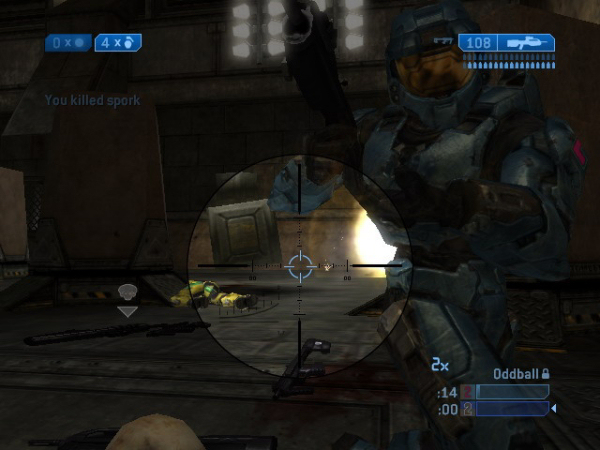Click the voice chat speaker icon
This screenshot has height=450, width=600.
click(x=127, y=292)
